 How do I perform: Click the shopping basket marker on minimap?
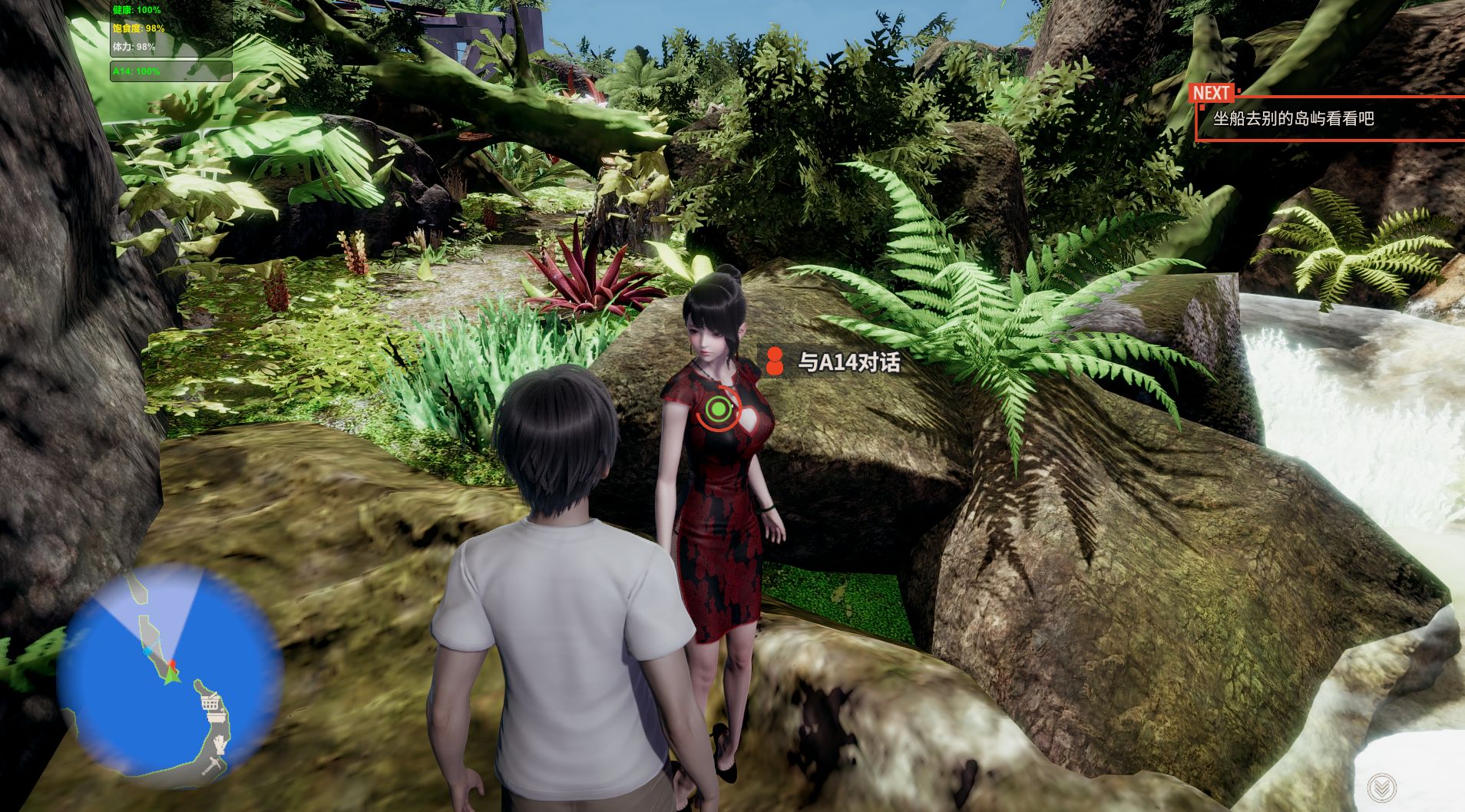(x=212, y=703)
